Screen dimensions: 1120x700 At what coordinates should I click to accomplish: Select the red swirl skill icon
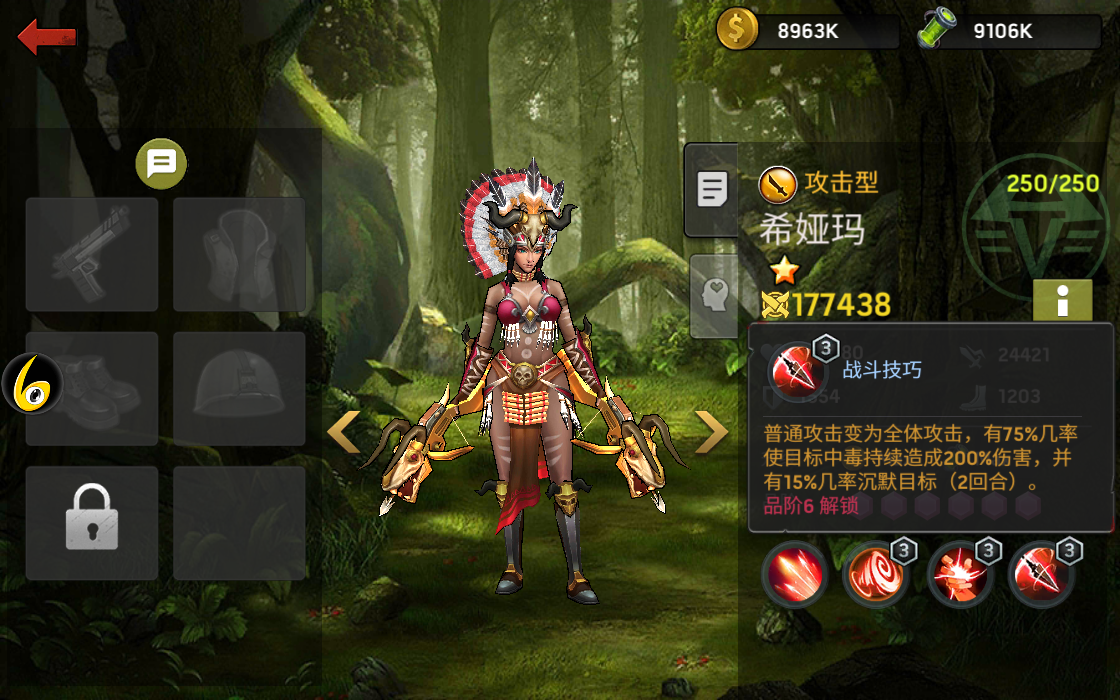point(876,575)
